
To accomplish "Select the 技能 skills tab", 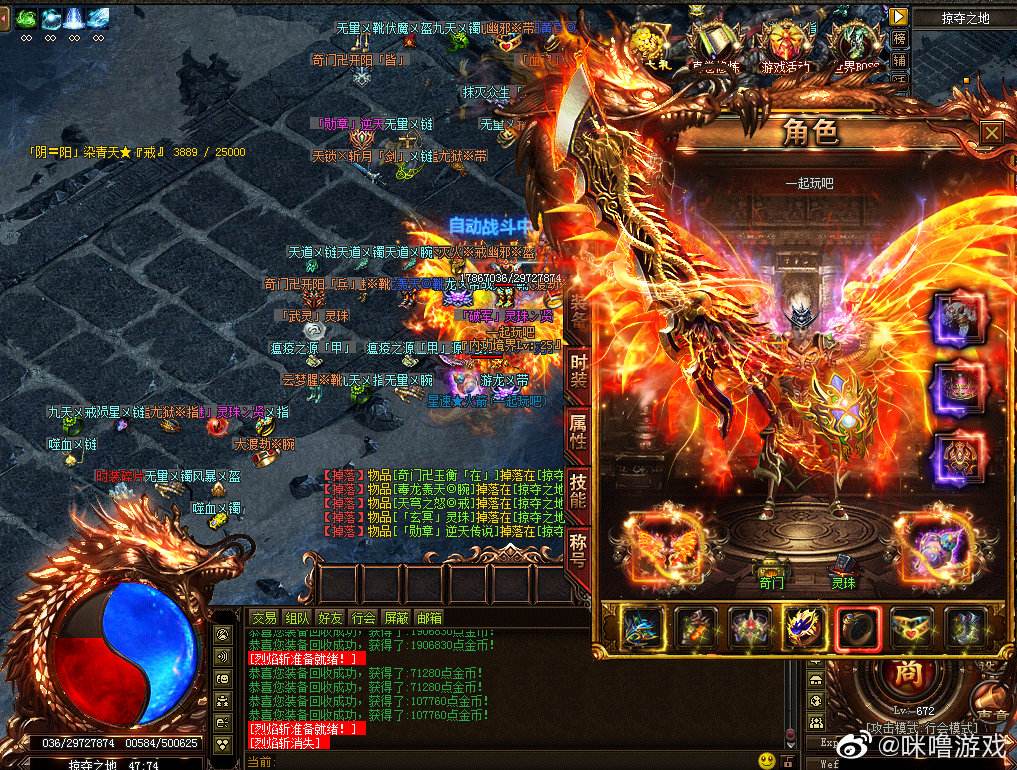I will (578, 491).
